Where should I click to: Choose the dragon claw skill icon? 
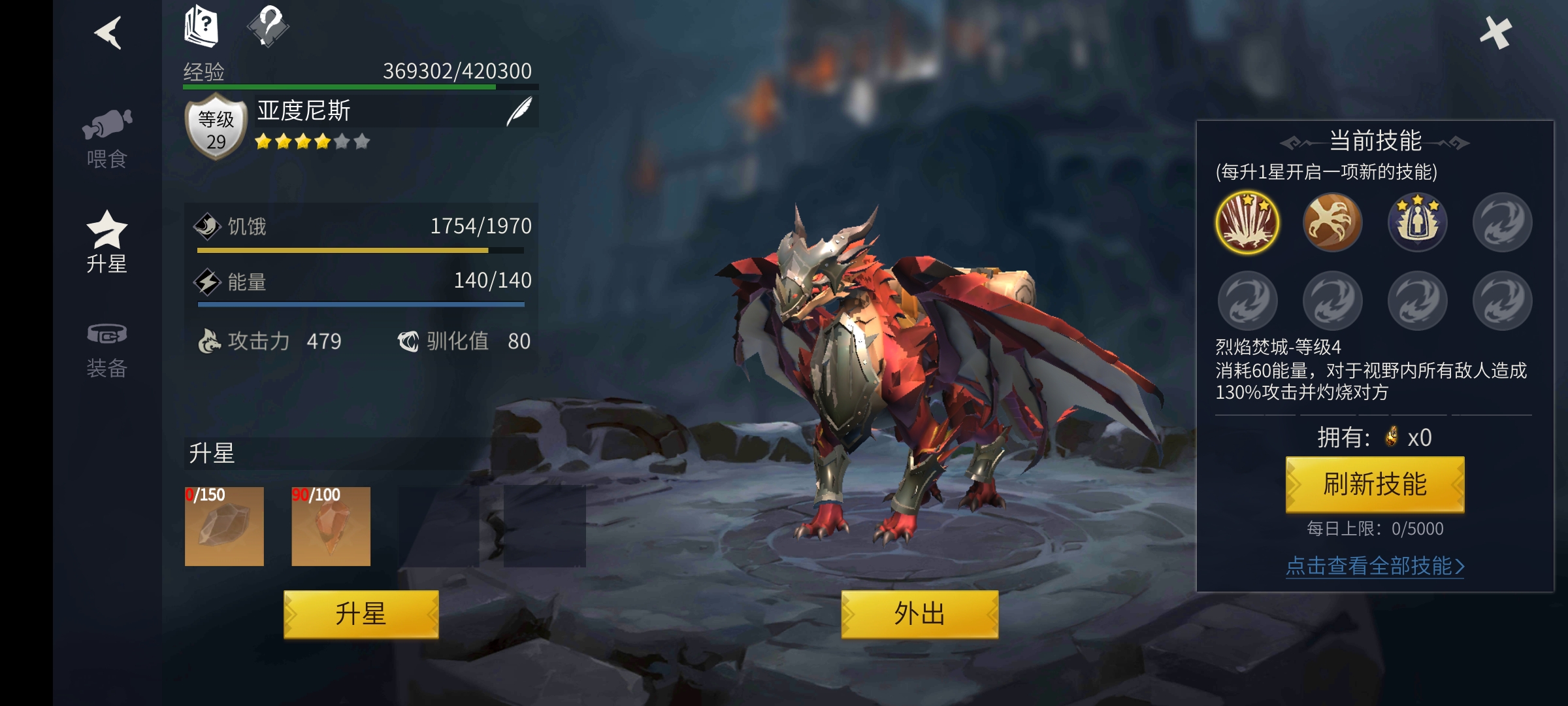[x=1332, y=222]
